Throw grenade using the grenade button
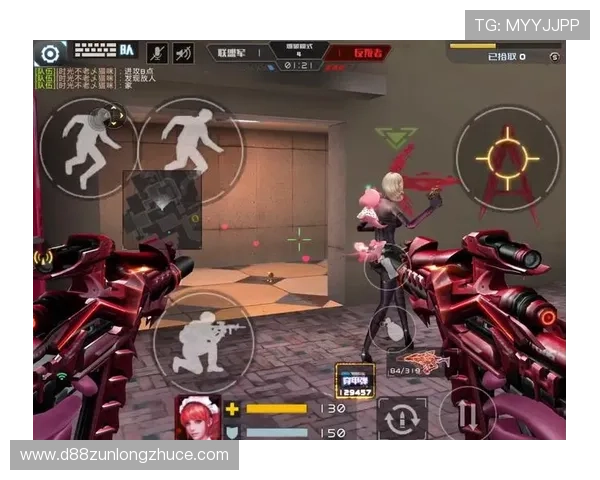The height and width of the screenshot is (480, 600). click(x=390, y=326)
